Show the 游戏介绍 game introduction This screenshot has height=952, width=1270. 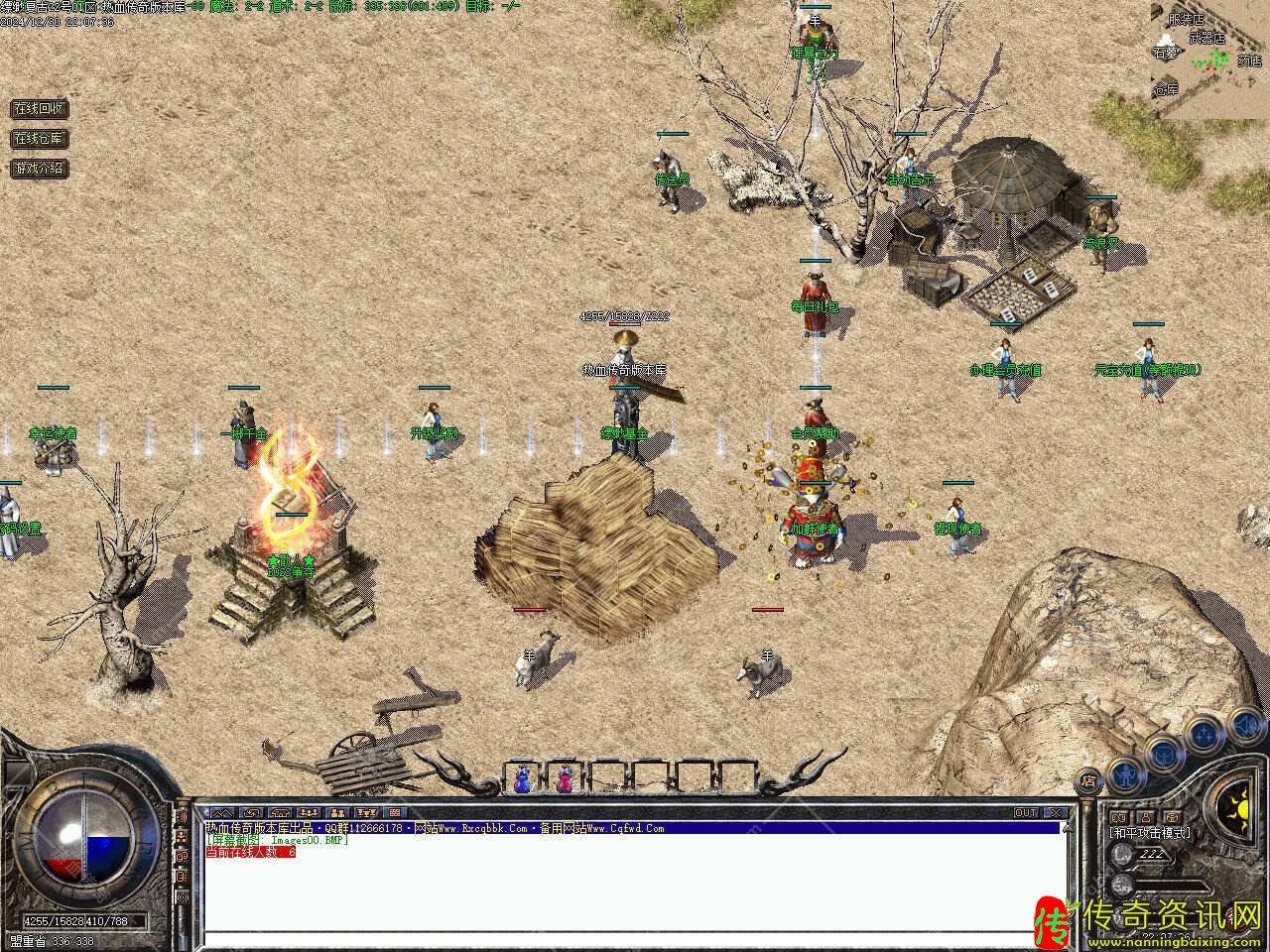pyautogui.click(x=39, y=168)
